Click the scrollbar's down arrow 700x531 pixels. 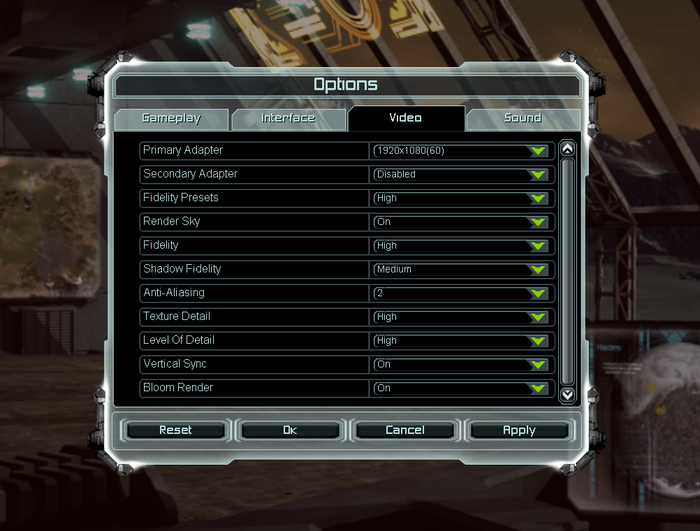coord(568,394)
